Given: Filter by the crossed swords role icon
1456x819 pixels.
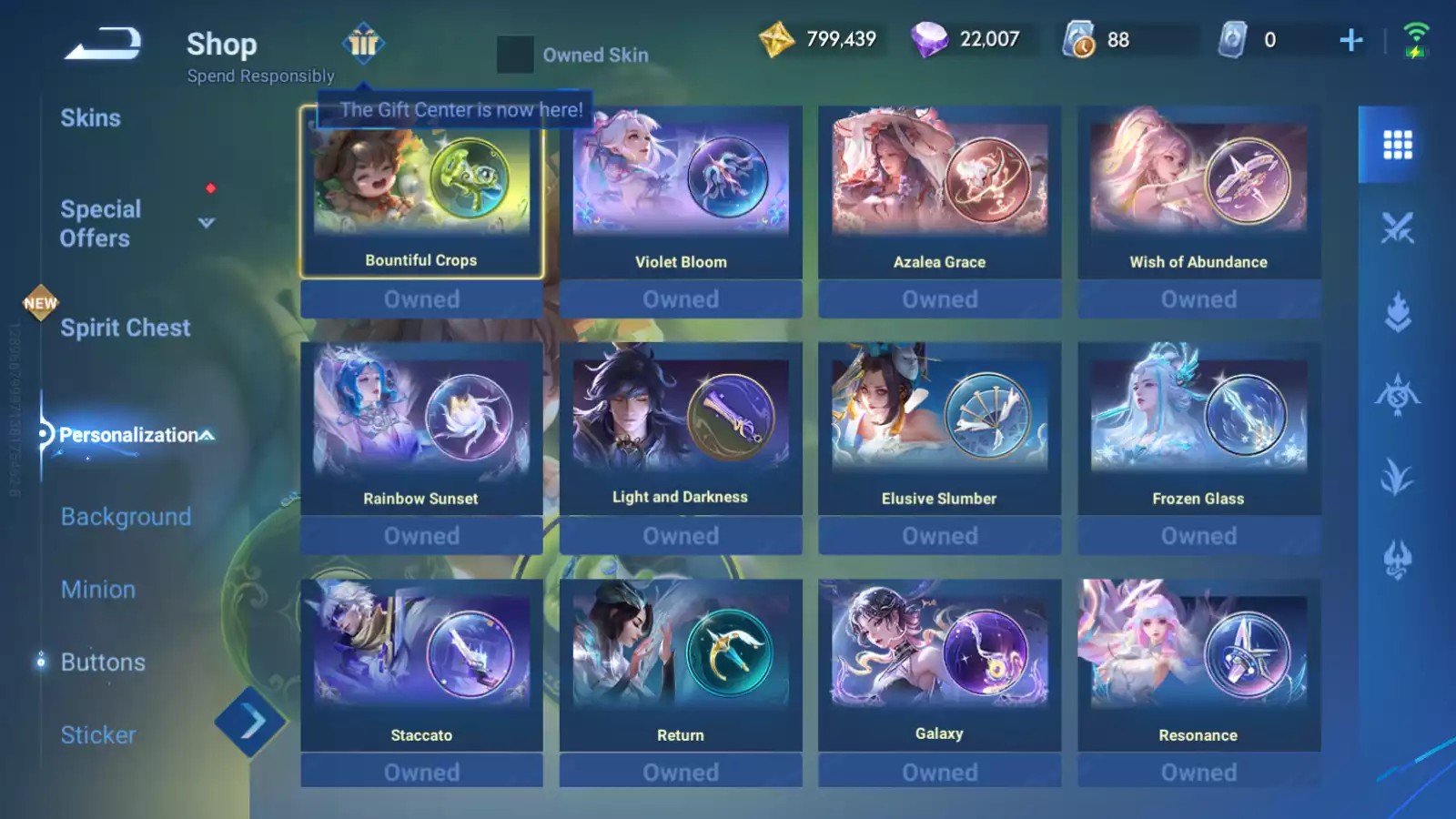Looking at the screenshot, I should (x=1397, y=228).
